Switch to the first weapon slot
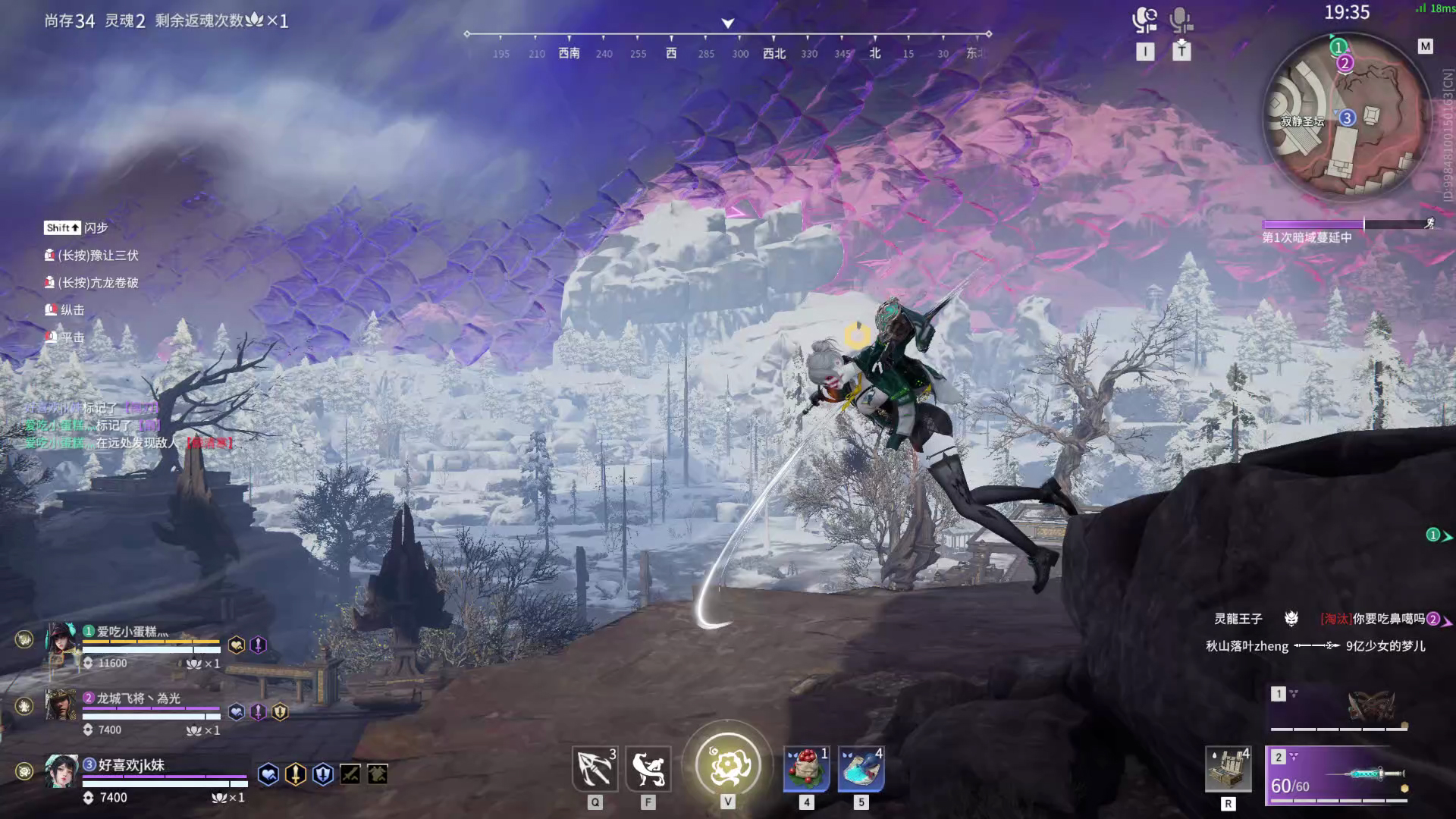 tap(1340, 708)
